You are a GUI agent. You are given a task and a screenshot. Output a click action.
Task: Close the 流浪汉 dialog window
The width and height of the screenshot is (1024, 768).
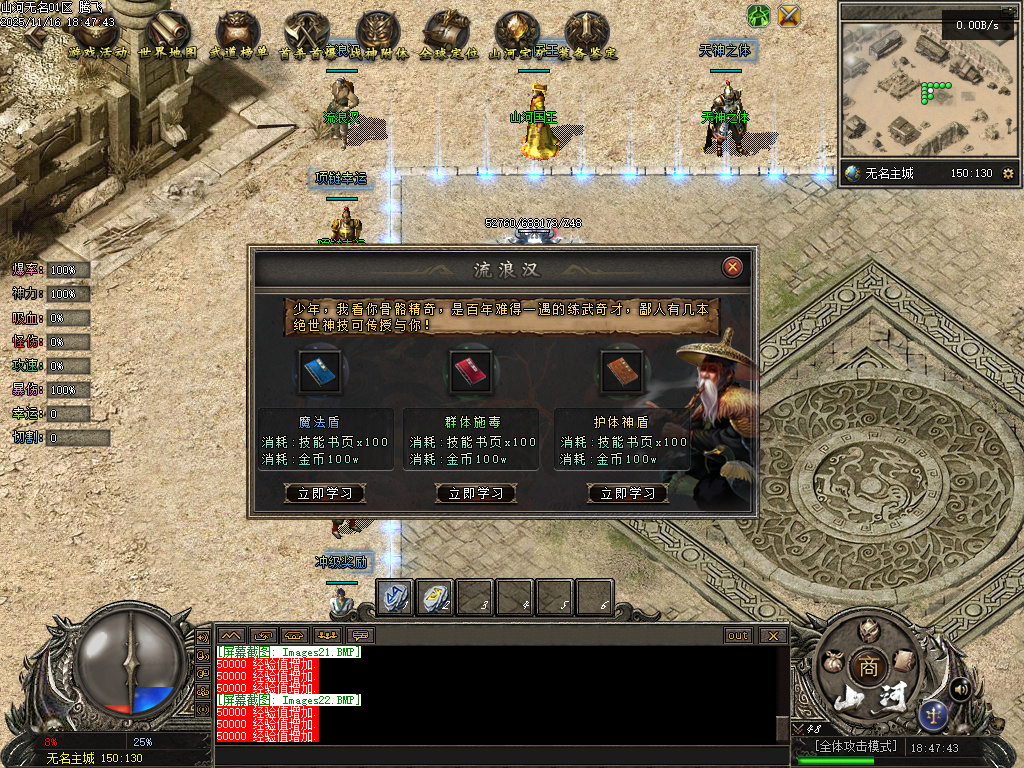coord(733,267)
